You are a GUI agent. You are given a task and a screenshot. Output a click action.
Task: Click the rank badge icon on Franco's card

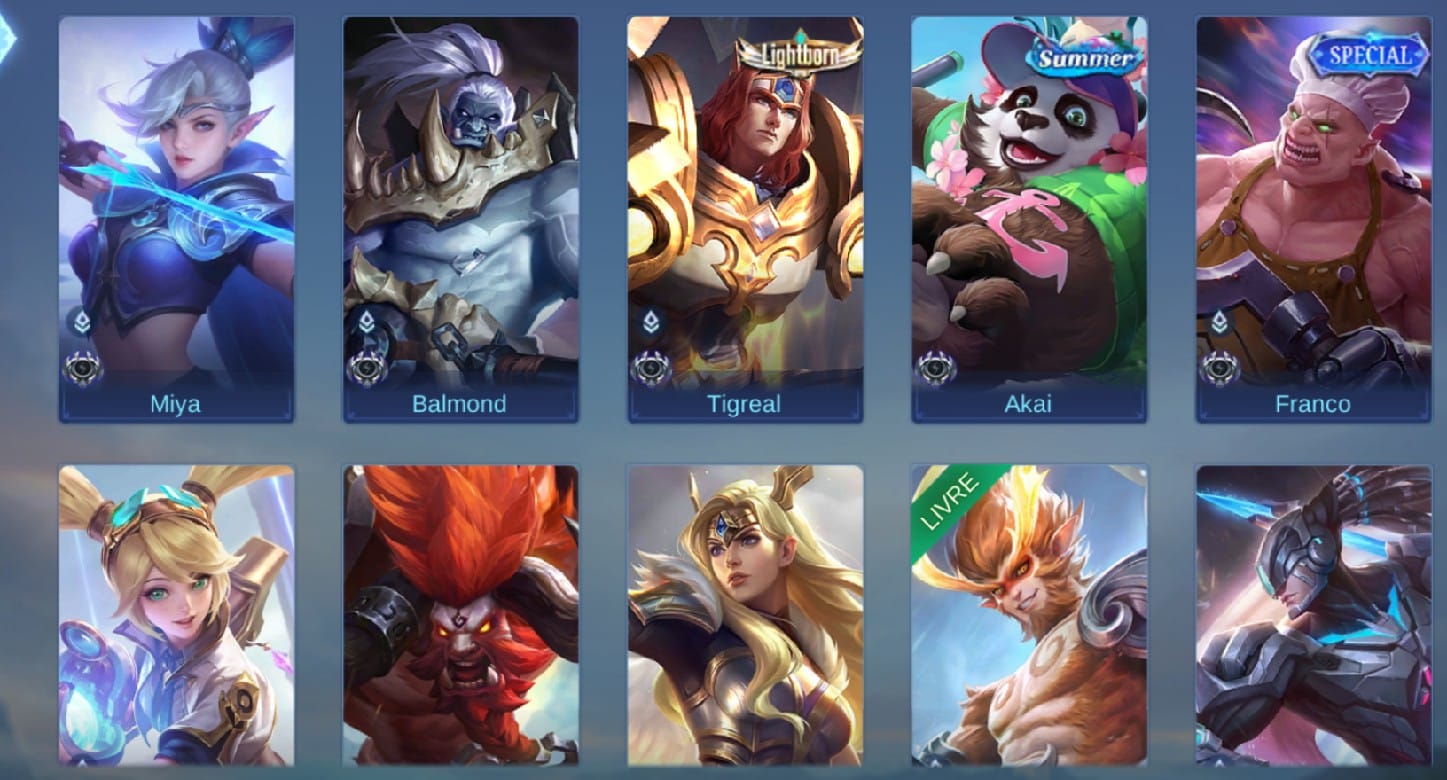1219,322
